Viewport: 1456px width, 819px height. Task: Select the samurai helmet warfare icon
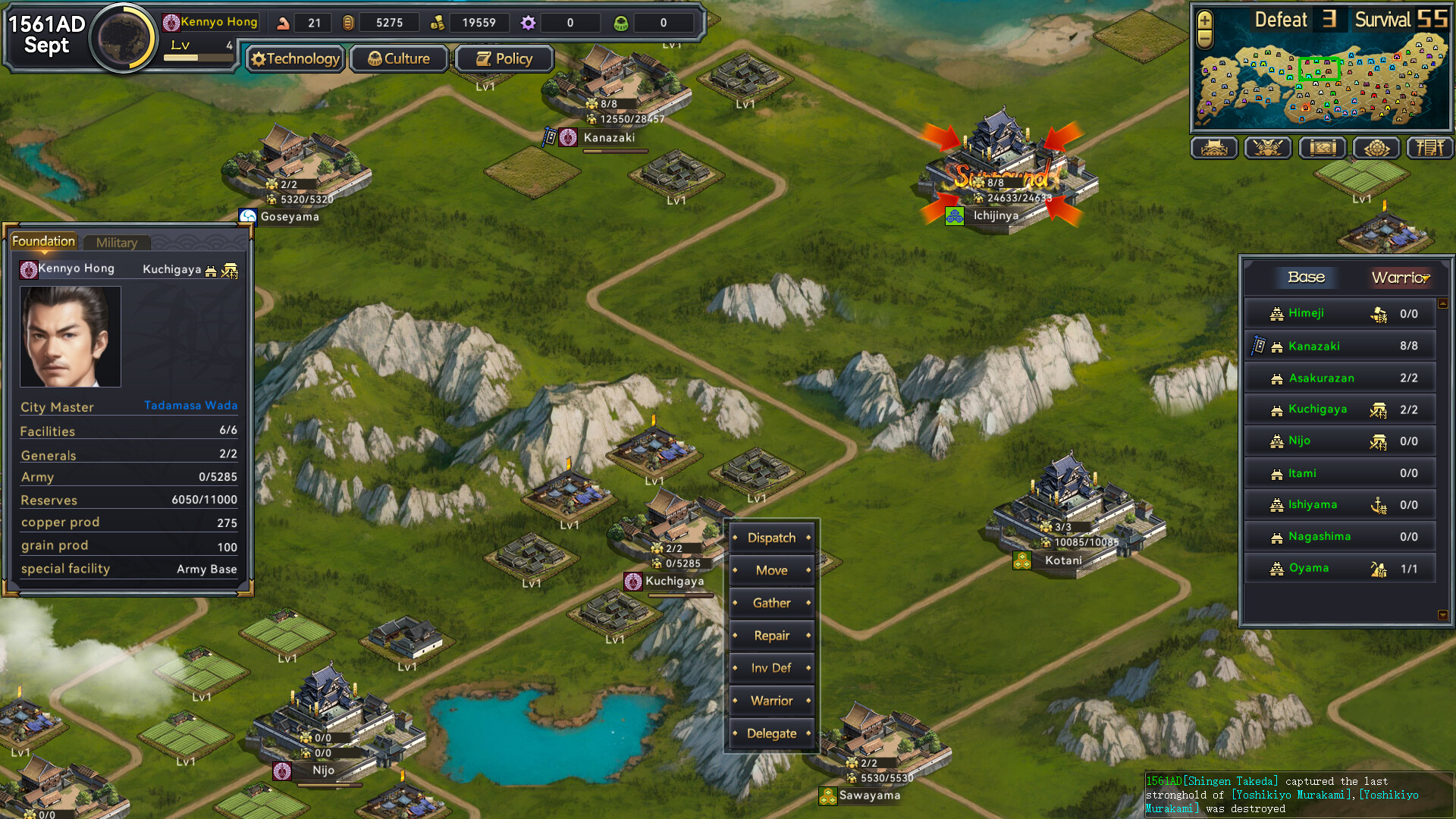click(1268, 148)
